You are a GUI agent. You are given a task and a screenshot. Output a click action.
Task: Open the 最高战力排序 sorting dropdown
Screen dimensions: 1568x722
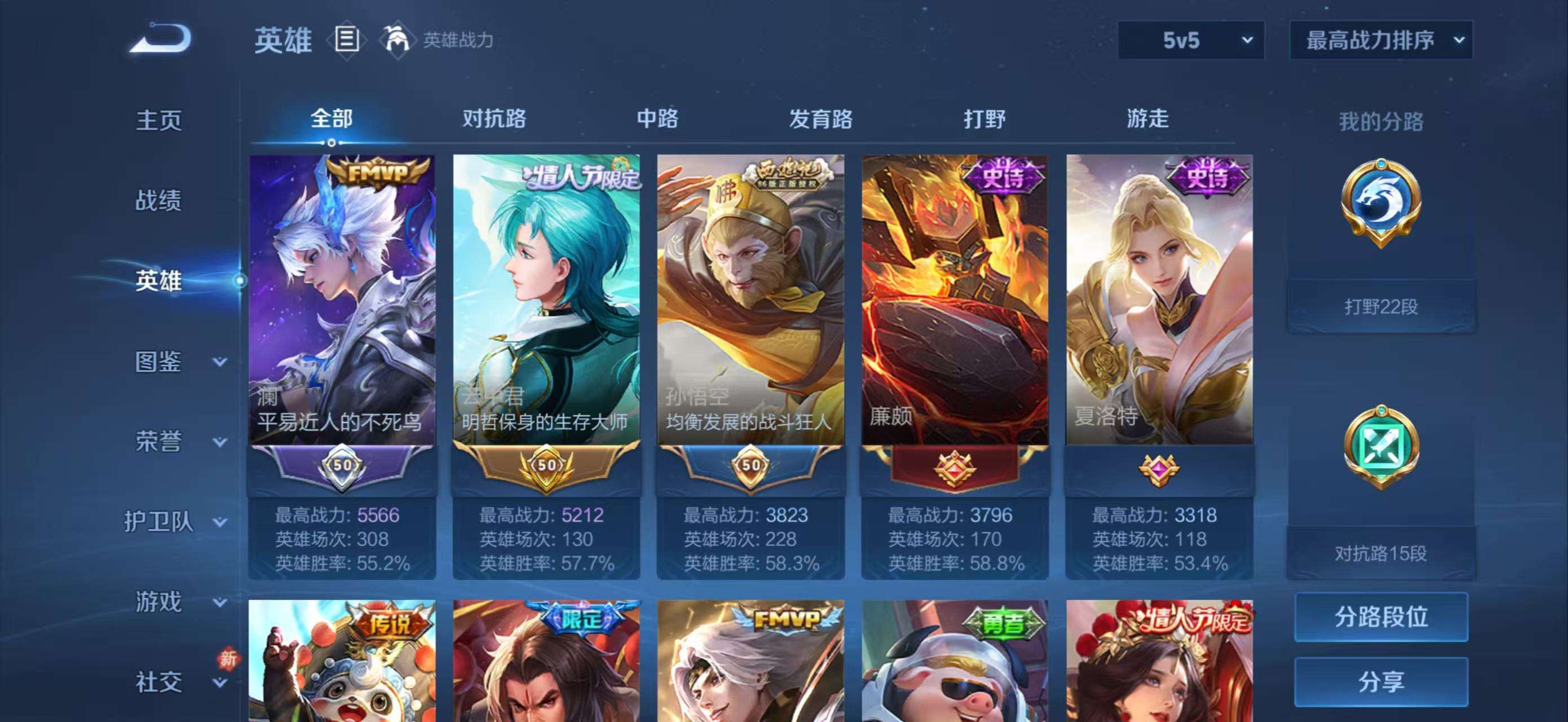point(1382,39)
